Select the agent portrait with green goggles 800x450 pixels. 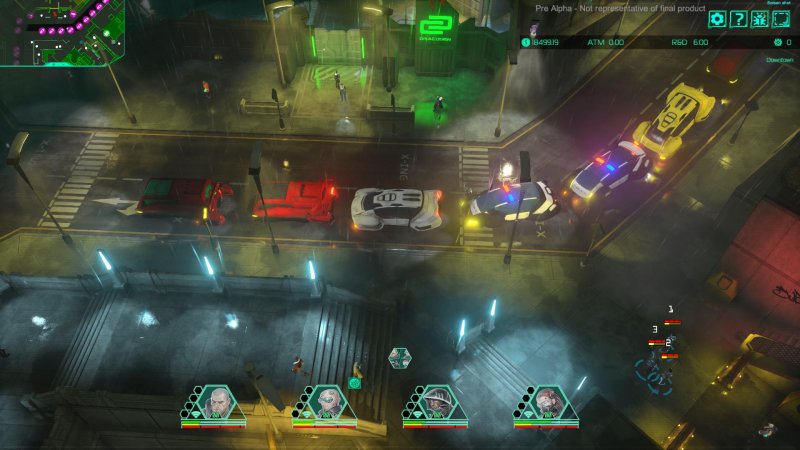[329, 403]
